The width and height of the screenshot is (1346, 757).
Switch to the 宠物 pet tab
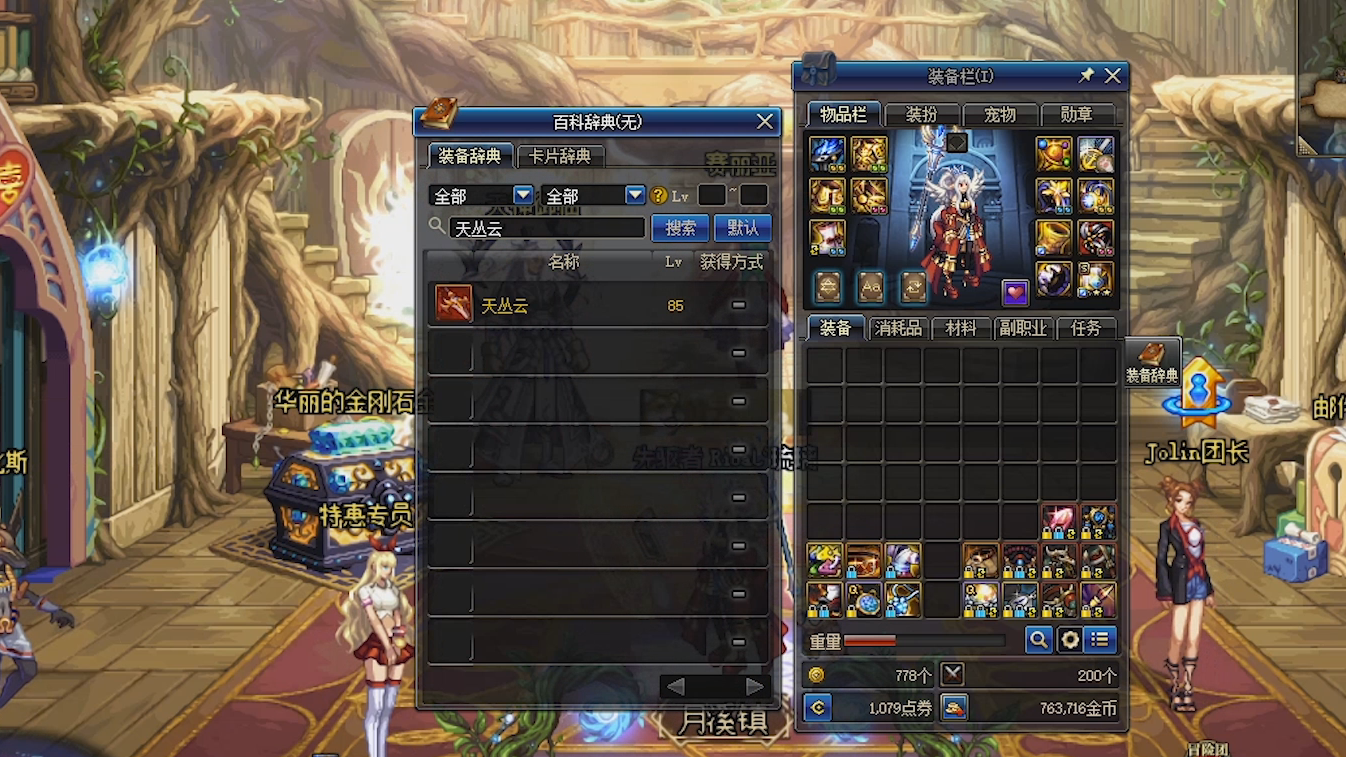click(x=999, y=115)
